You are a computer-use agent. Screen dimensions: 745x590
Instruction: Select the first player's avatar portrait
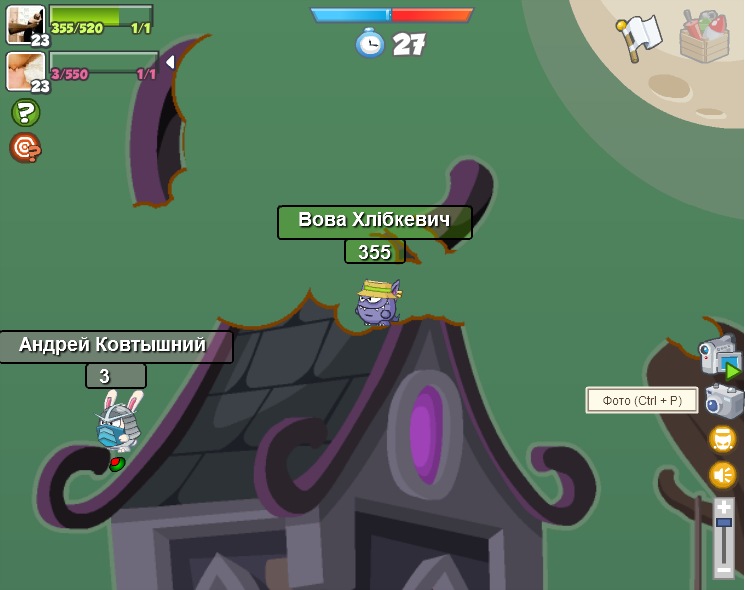25,24
